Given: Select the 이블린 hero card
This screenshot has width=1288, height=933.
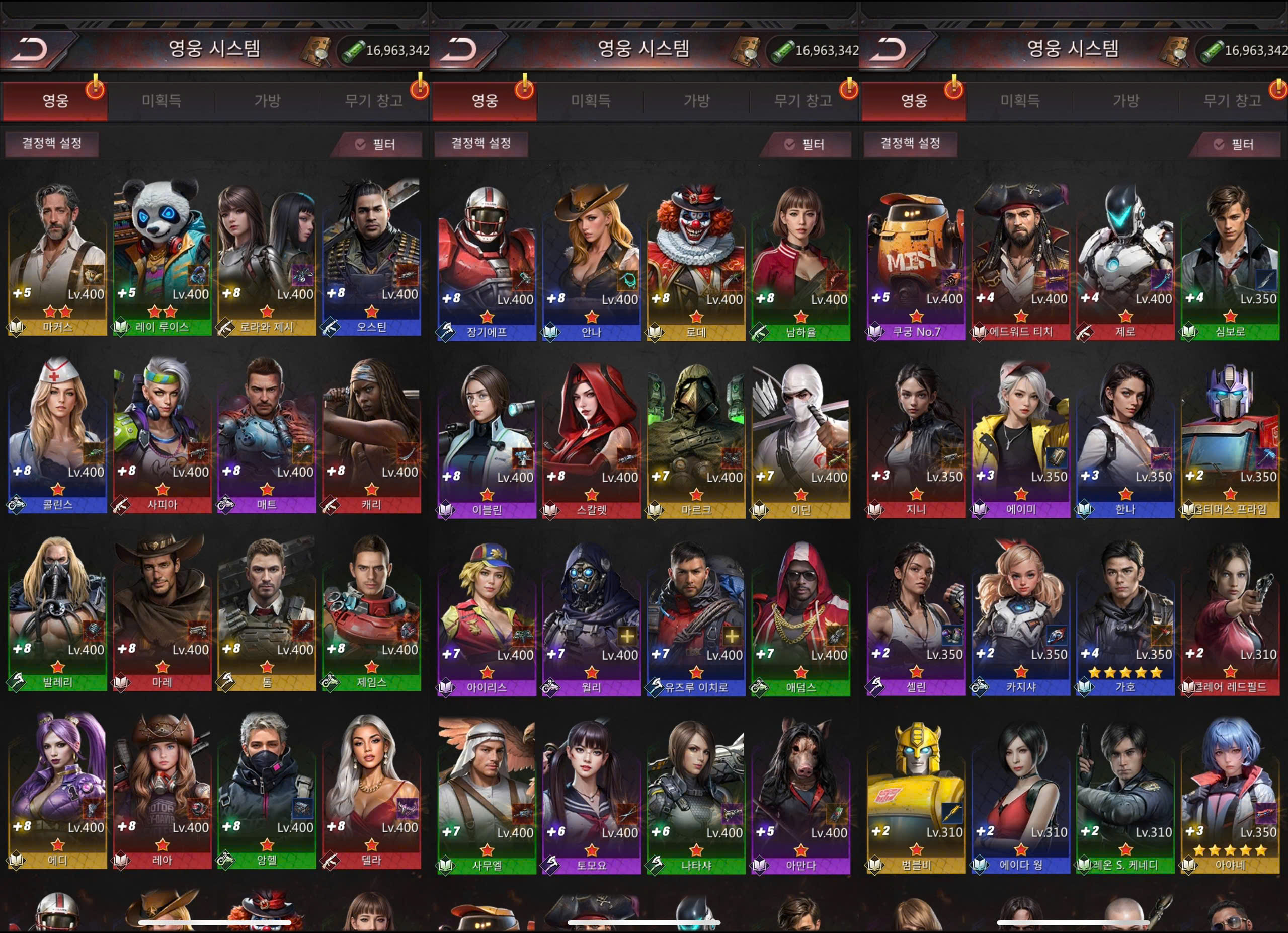Looking at the screenshot, I should click(x=487, y=441).
